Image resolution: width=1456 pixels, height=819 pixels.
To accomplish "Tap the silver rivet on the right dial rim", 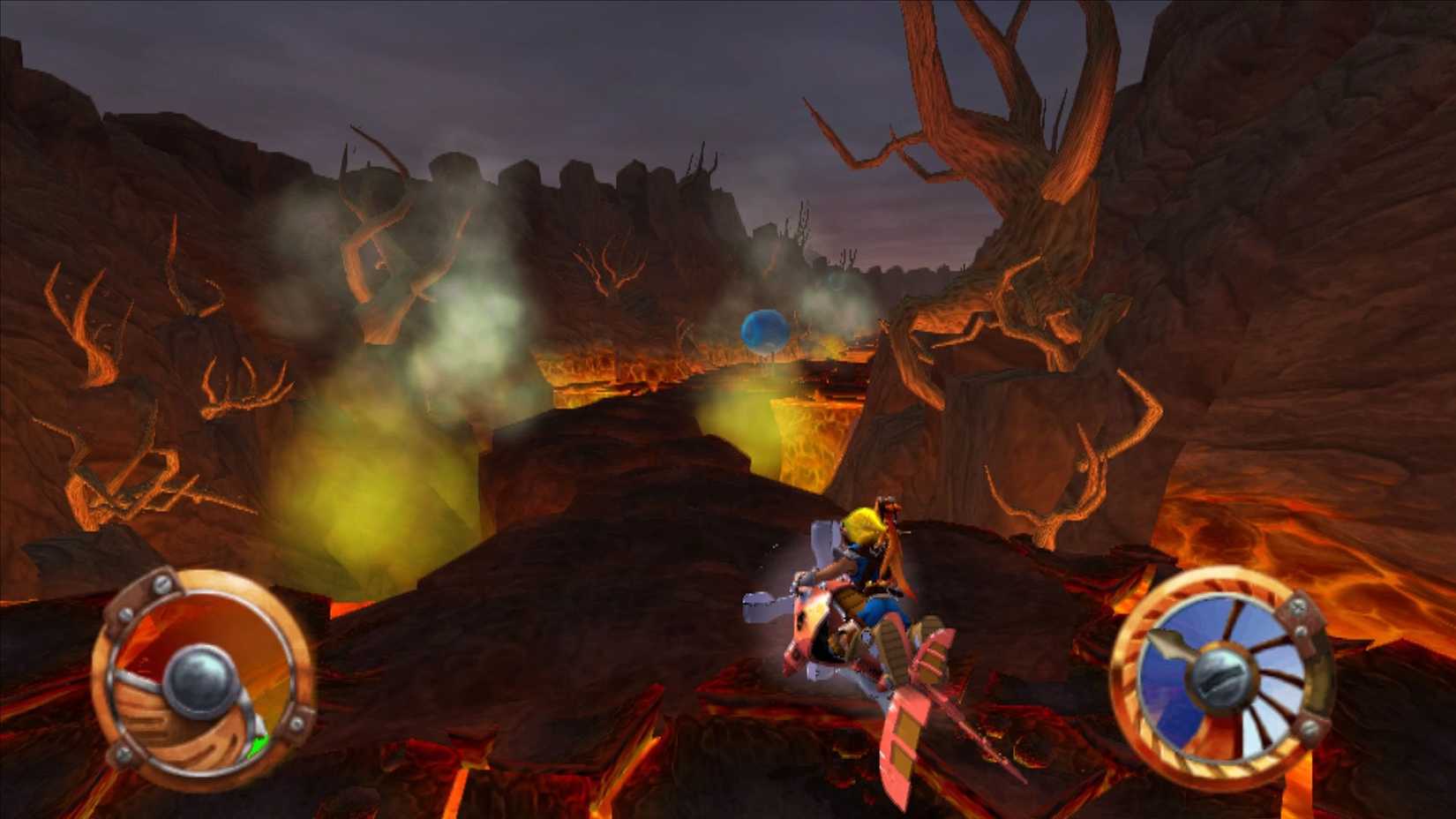I will (1309, 727).
